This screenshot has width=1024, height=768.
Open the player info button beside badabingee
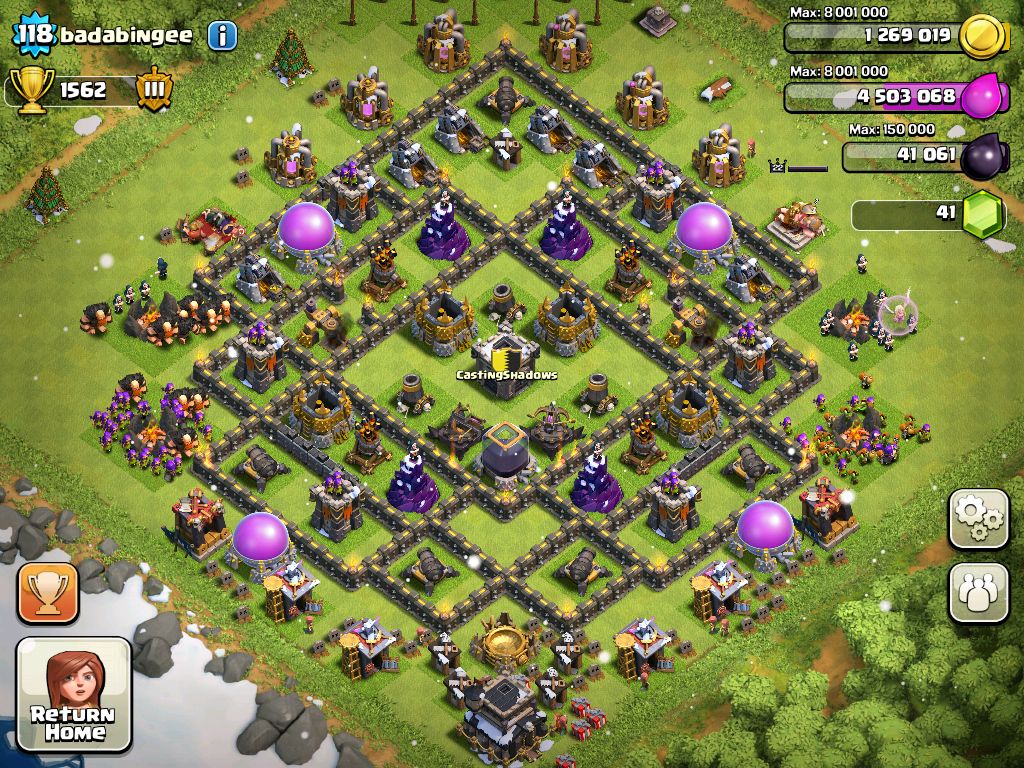tap(222, 36)
